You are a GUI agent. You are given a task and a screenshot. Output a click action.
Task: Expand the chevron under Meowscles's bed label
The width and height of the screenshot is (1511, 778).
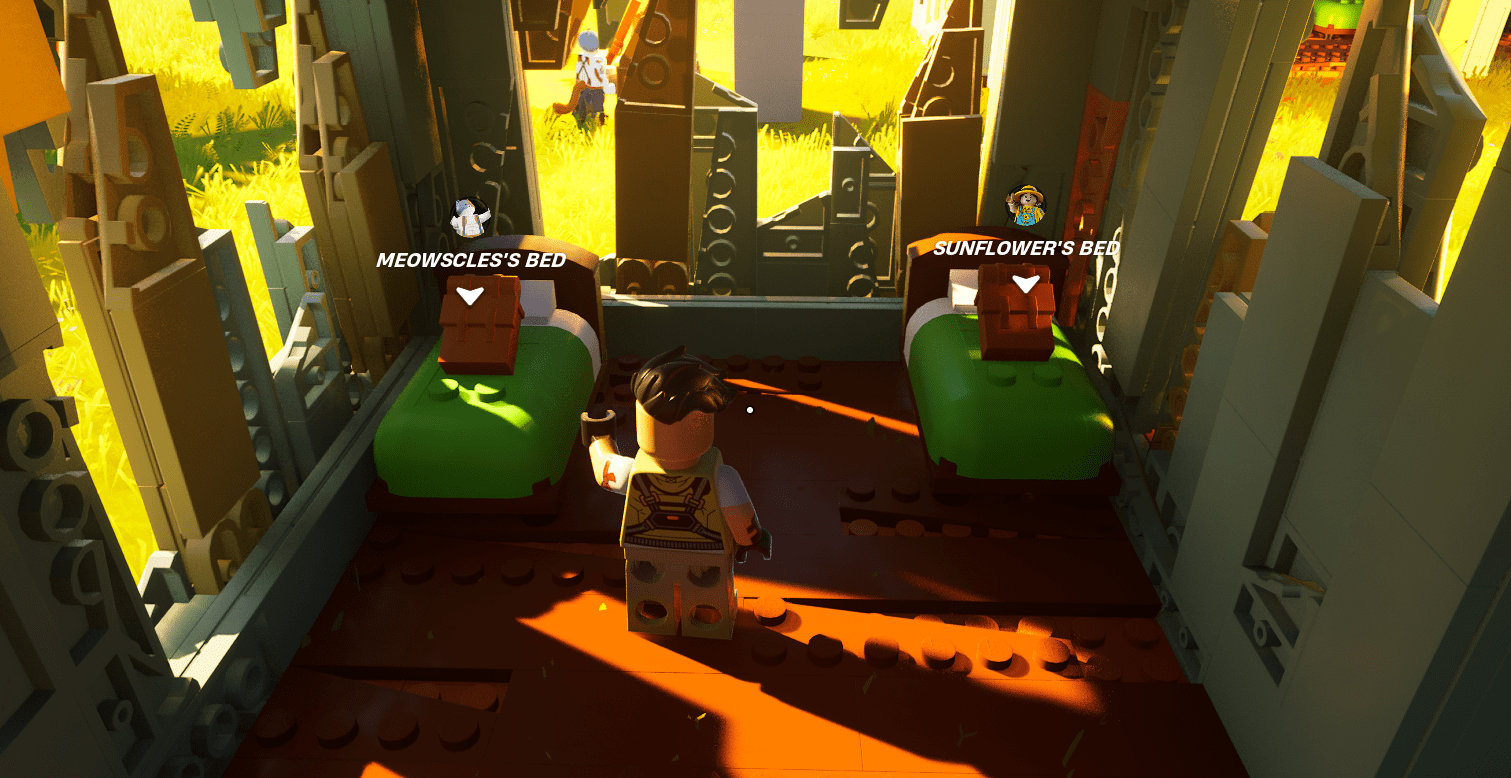click(470, 295)
